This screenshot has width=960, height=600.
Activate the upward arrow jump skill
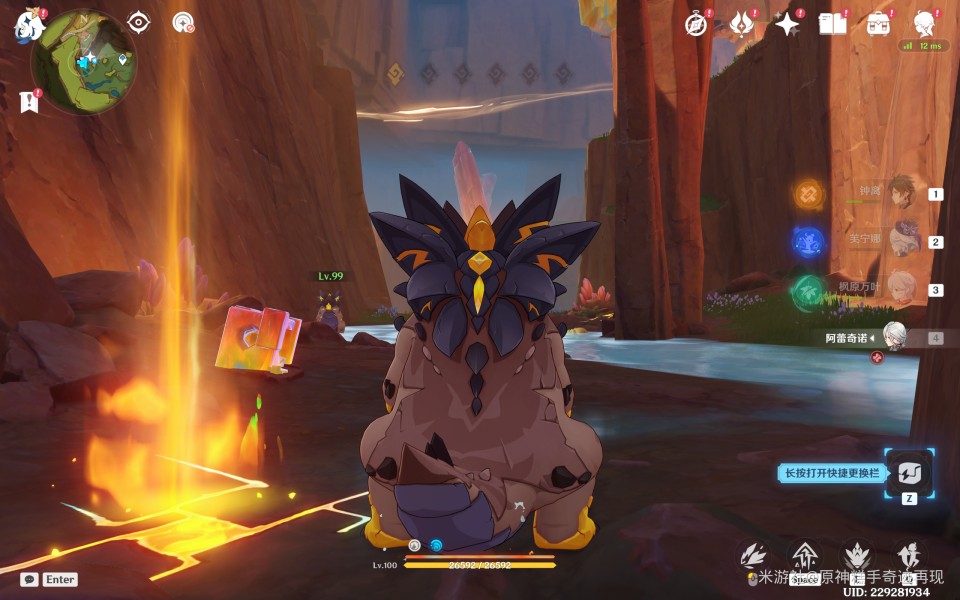point(804,557)
